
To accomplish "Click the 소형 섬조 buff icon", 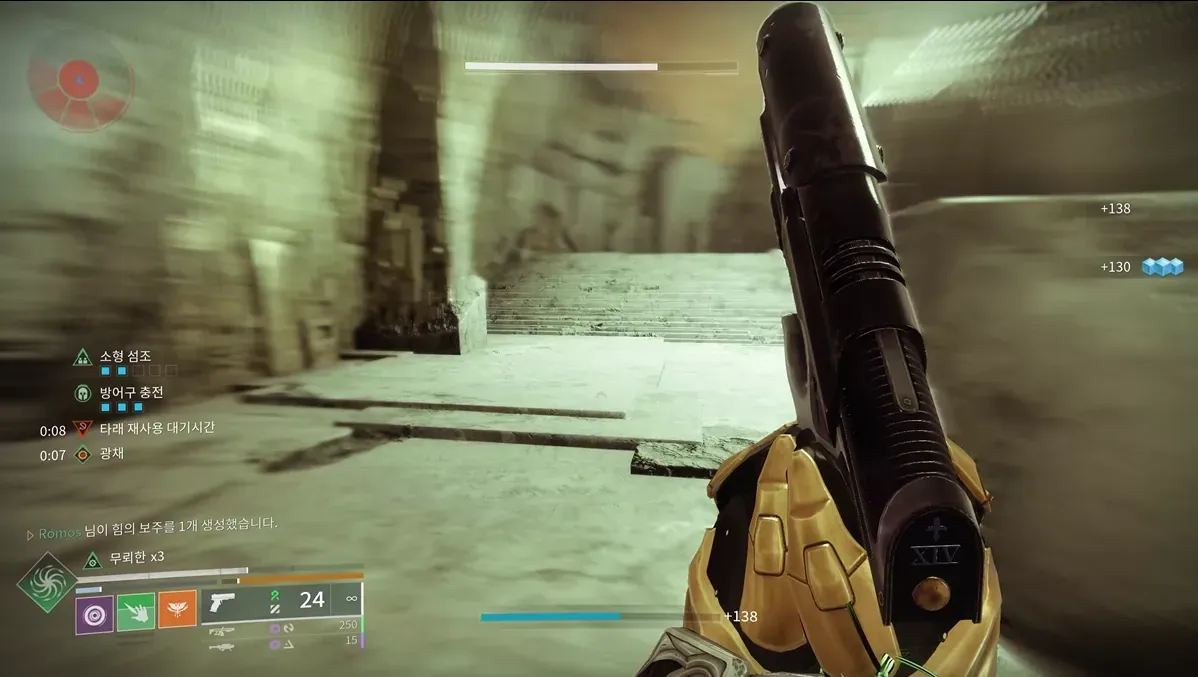I will tap(83, 357).
